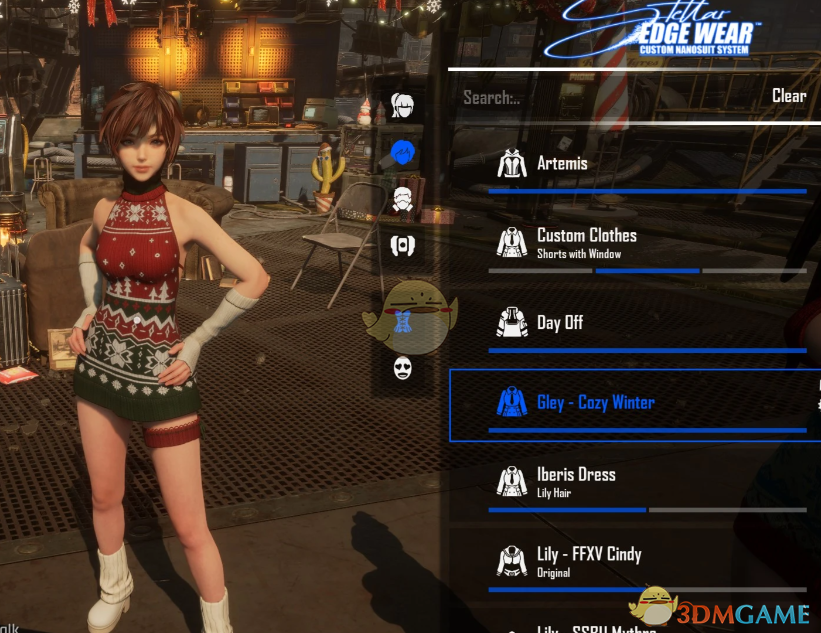Viewport: 821px width, 633px height.
Task: Open the ponytail hairstyle category
Action: [403, 104]
